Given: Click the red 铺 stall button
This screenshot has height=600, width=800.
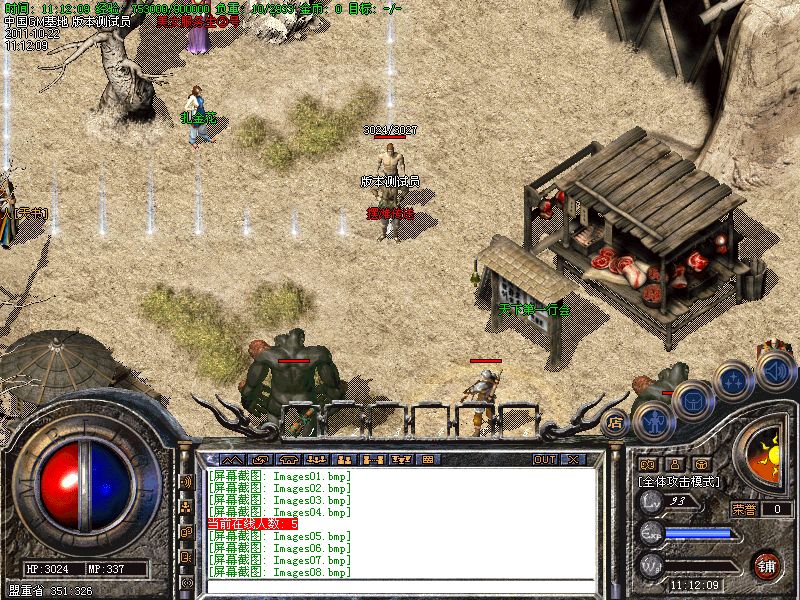Looking at the screenshot, I should pos(766,563).
